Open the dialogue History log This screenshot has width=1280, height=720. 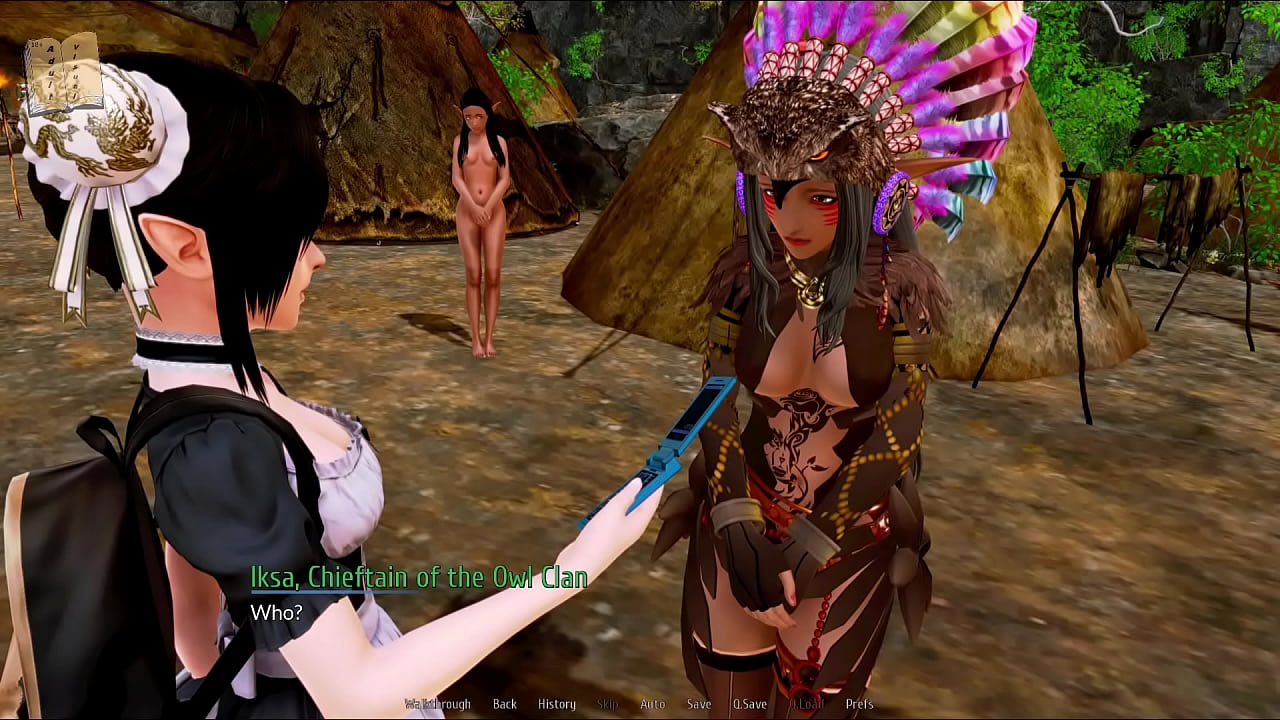557,704
